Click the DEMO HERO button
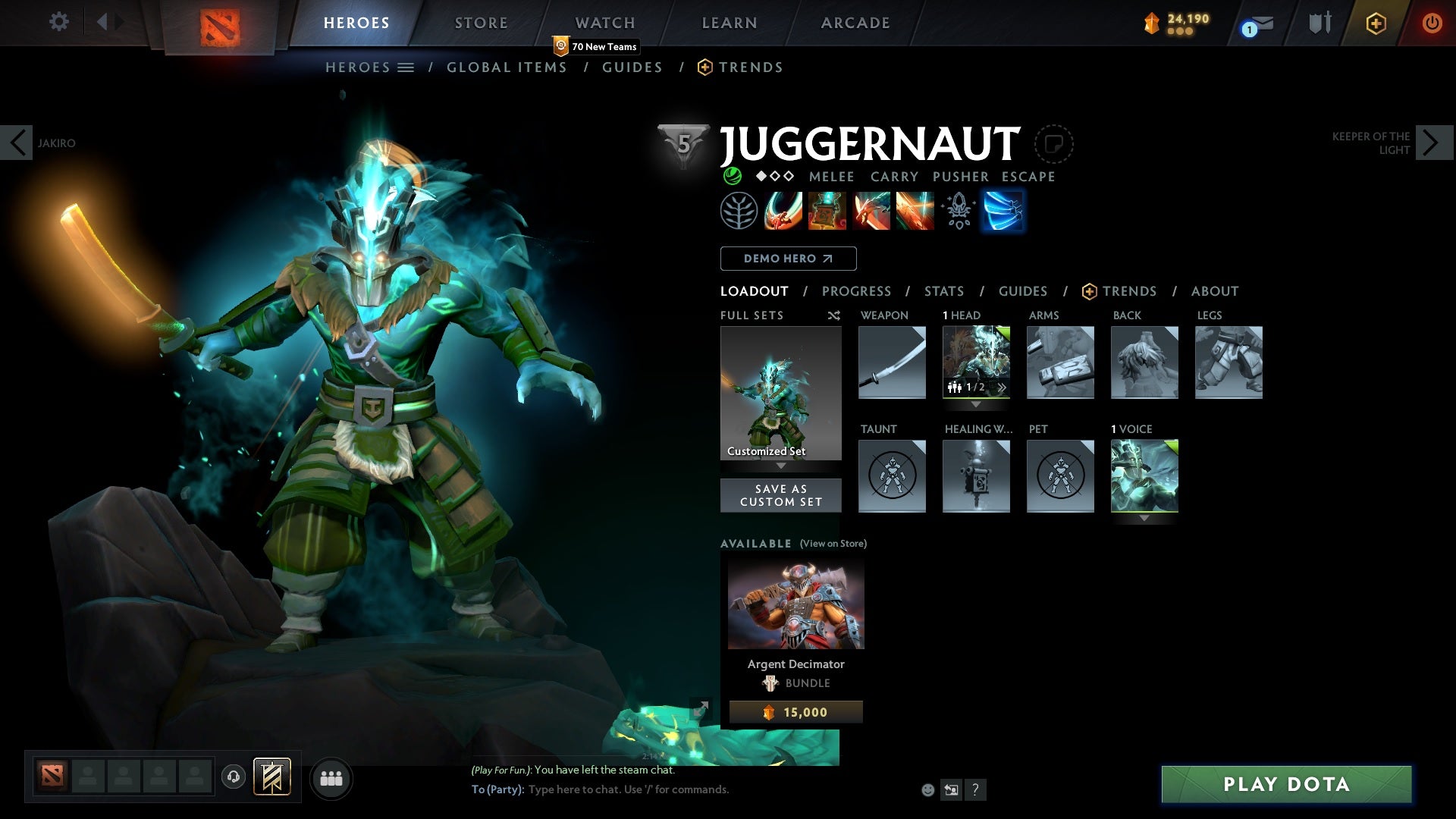Image resolution: width=1456 pixels, height=819 pixels. pyautogui.click(x=787, y=259)
